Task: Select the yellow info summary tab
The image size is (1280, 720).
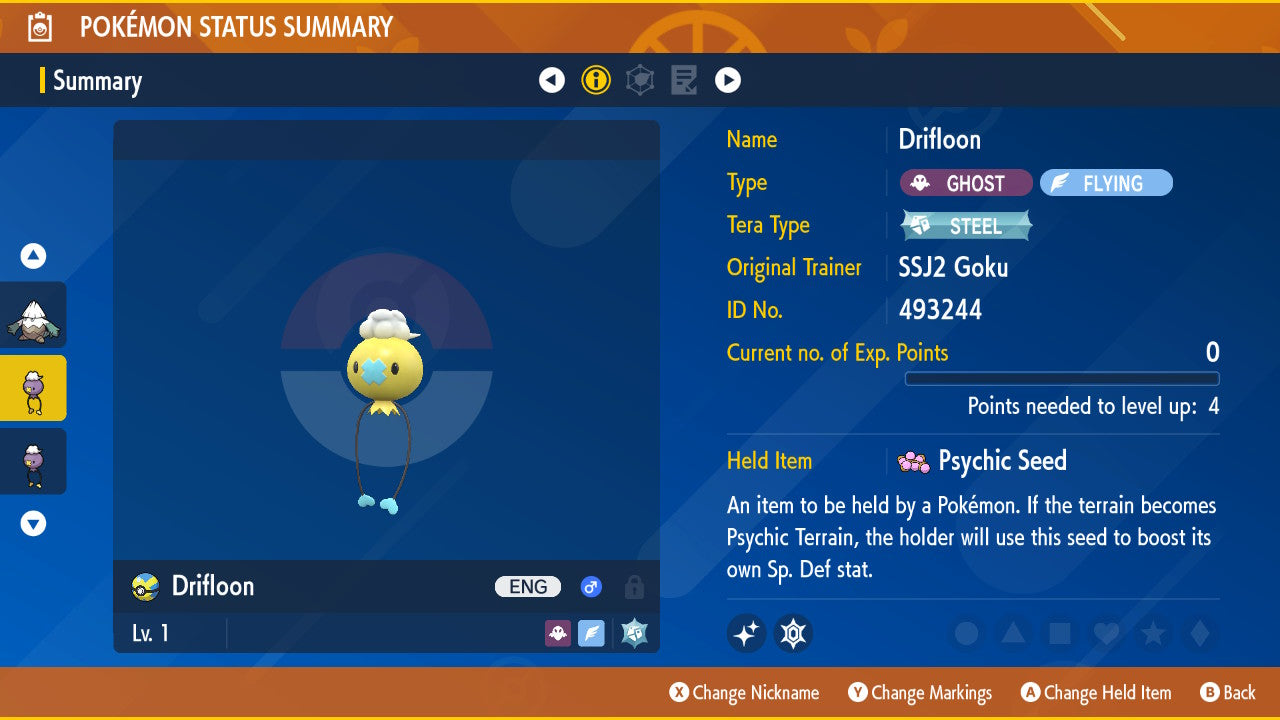Action: [x=596, y=80]
